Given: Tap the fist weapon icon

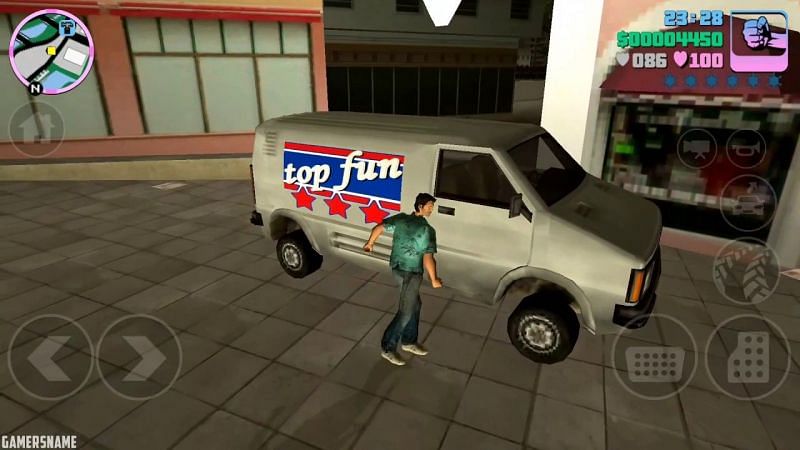Looking at the screenshot, I should pyautogui.click(x=758, y=40).
